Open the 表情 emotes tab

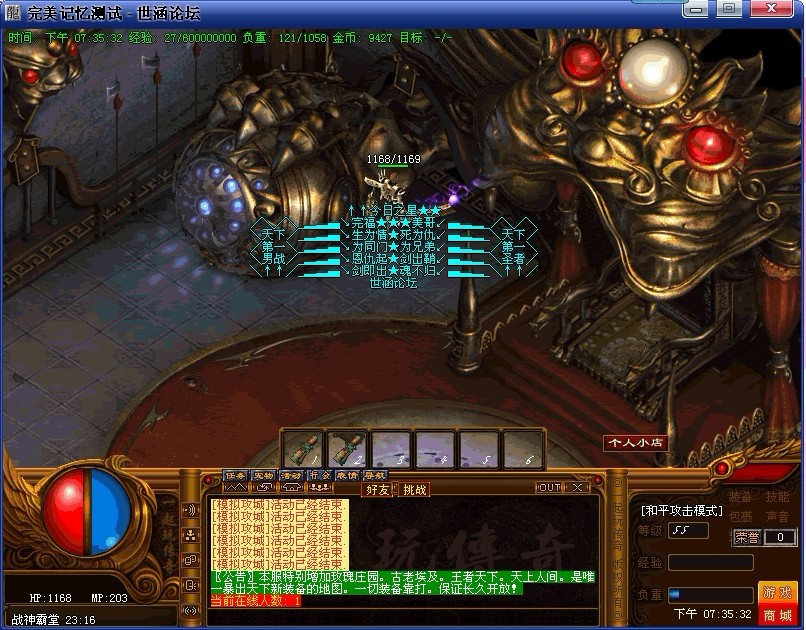(346, 475)
